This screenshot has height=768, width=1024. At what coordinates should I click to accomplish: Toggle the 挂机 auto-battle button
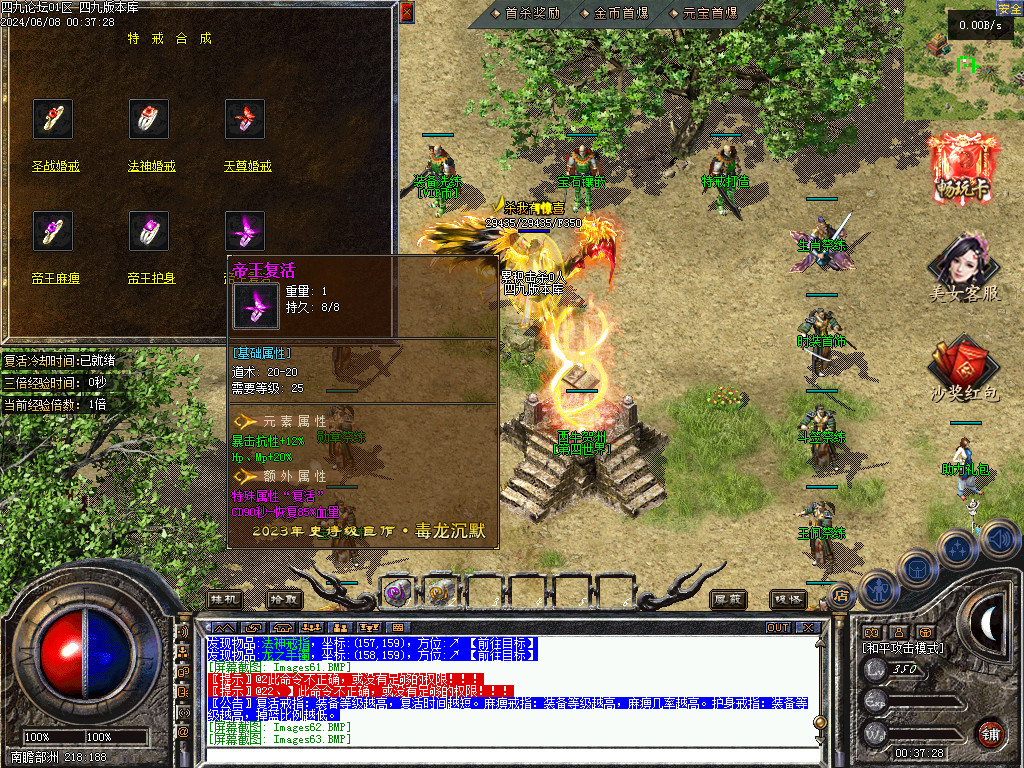pos(225,599)
